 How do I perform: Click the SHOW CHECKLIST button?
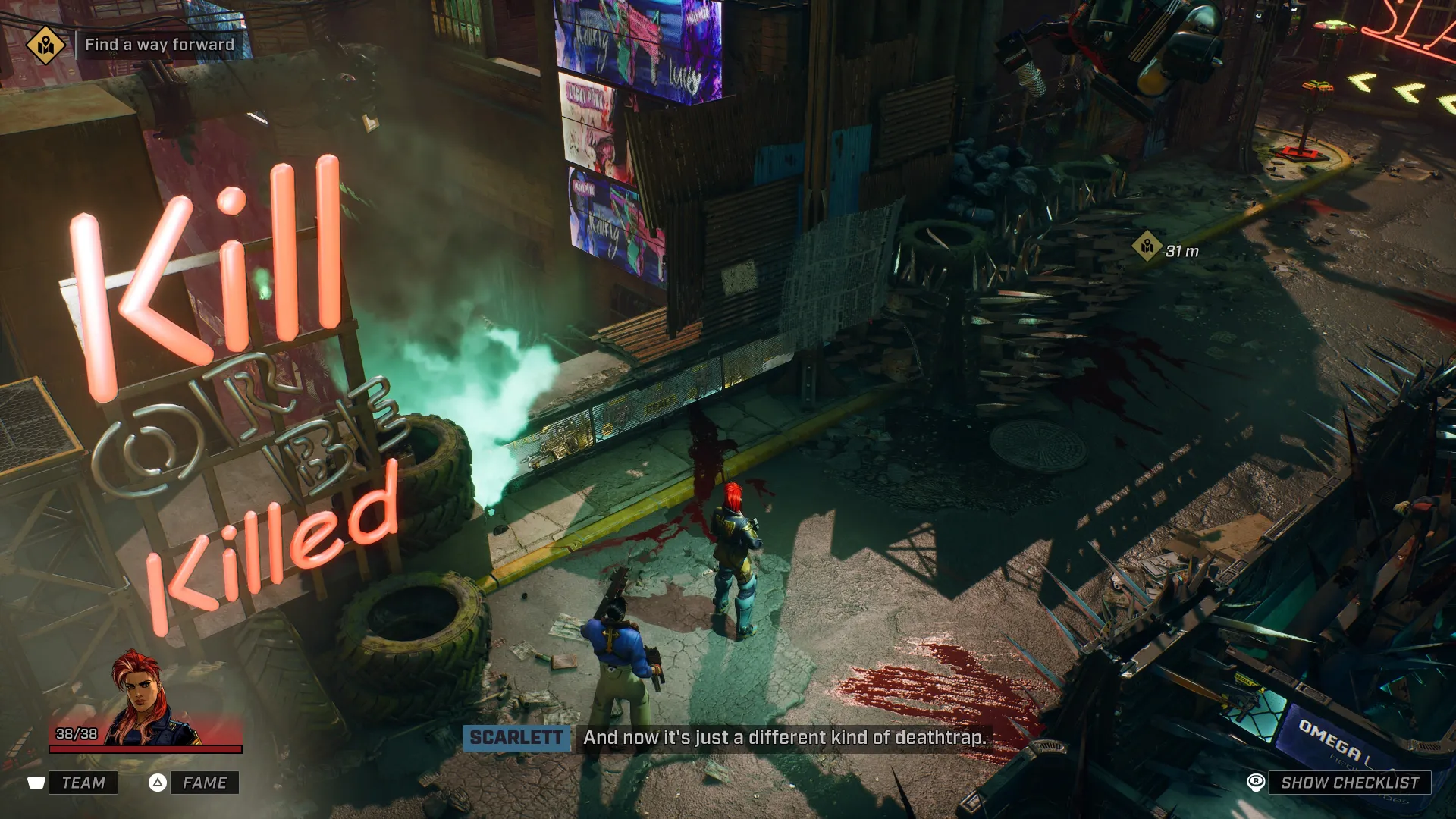(x=1349, y=783)
